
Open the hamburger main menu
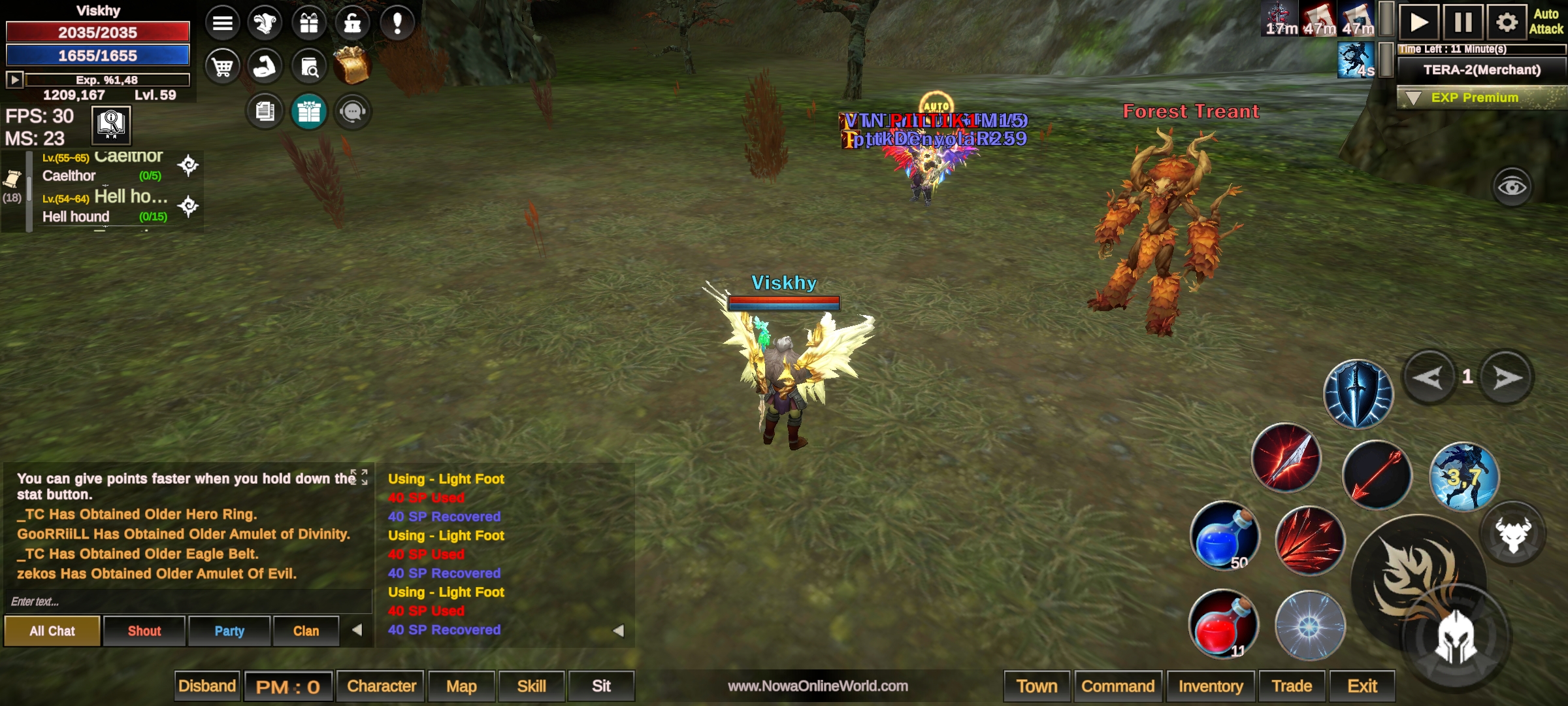coord(222,24)
